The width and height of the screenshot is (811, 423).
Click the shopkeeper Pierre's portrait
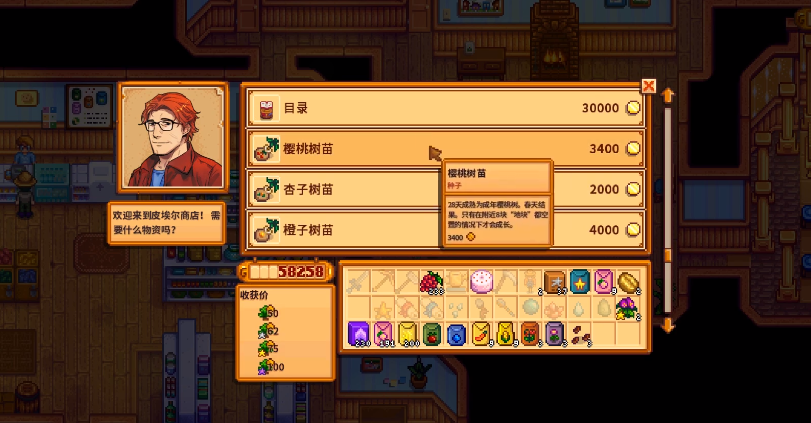[x=157, y=137]
